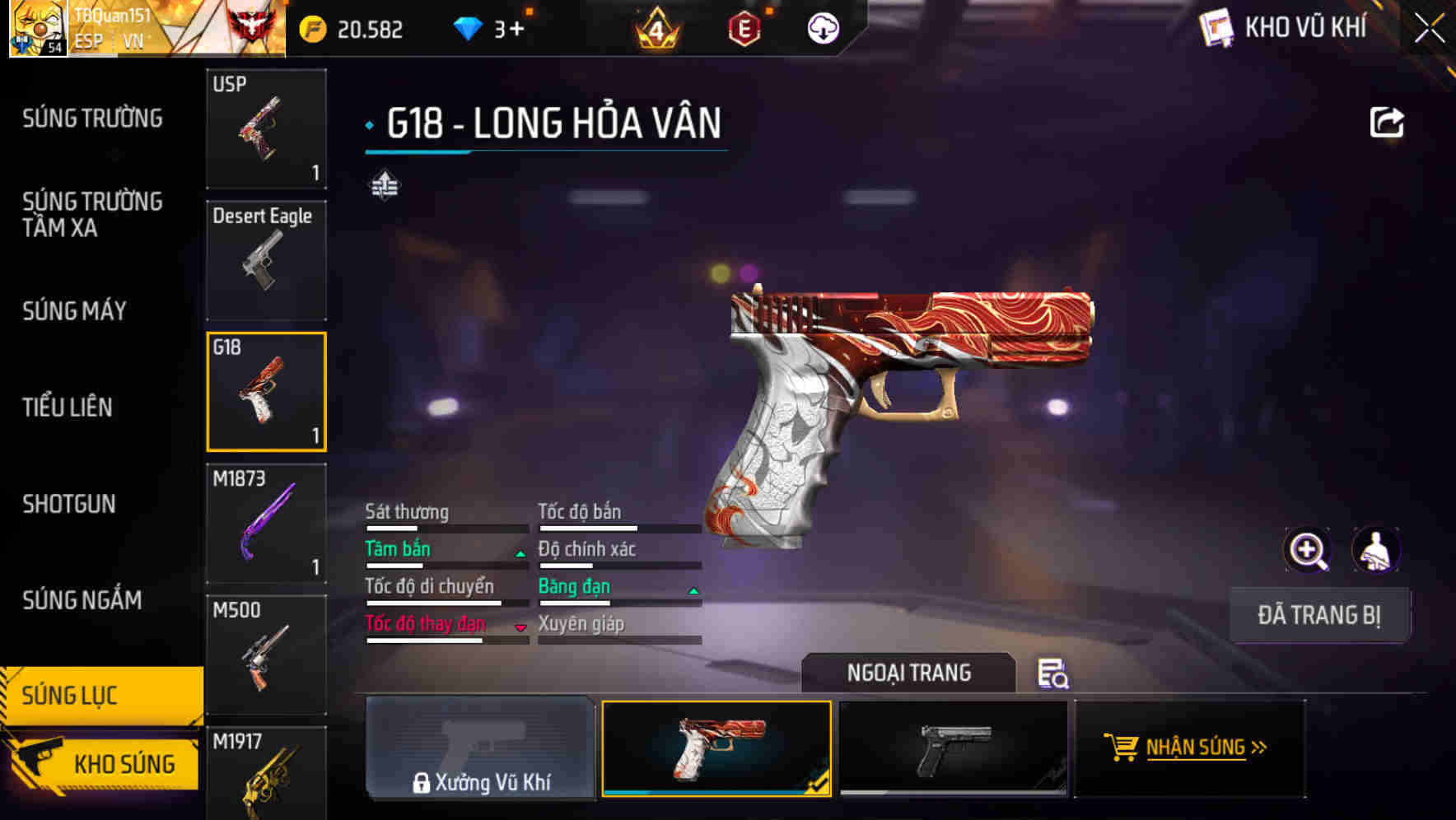This screenshot has width=1456, height=820.
Task: Switch to the Súng Máy category
Action: click(x=75, y=310)
